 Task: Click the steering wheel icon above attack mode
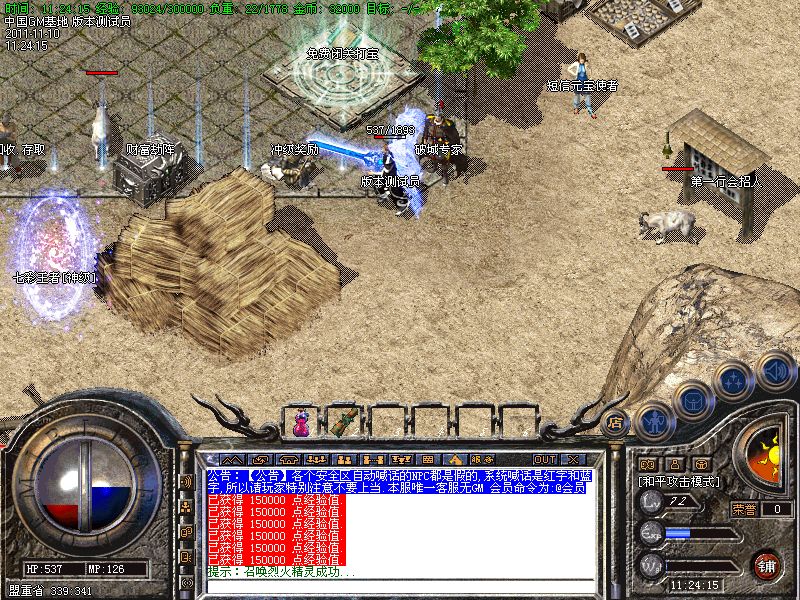pyautogui.click(x=702, y=464)
